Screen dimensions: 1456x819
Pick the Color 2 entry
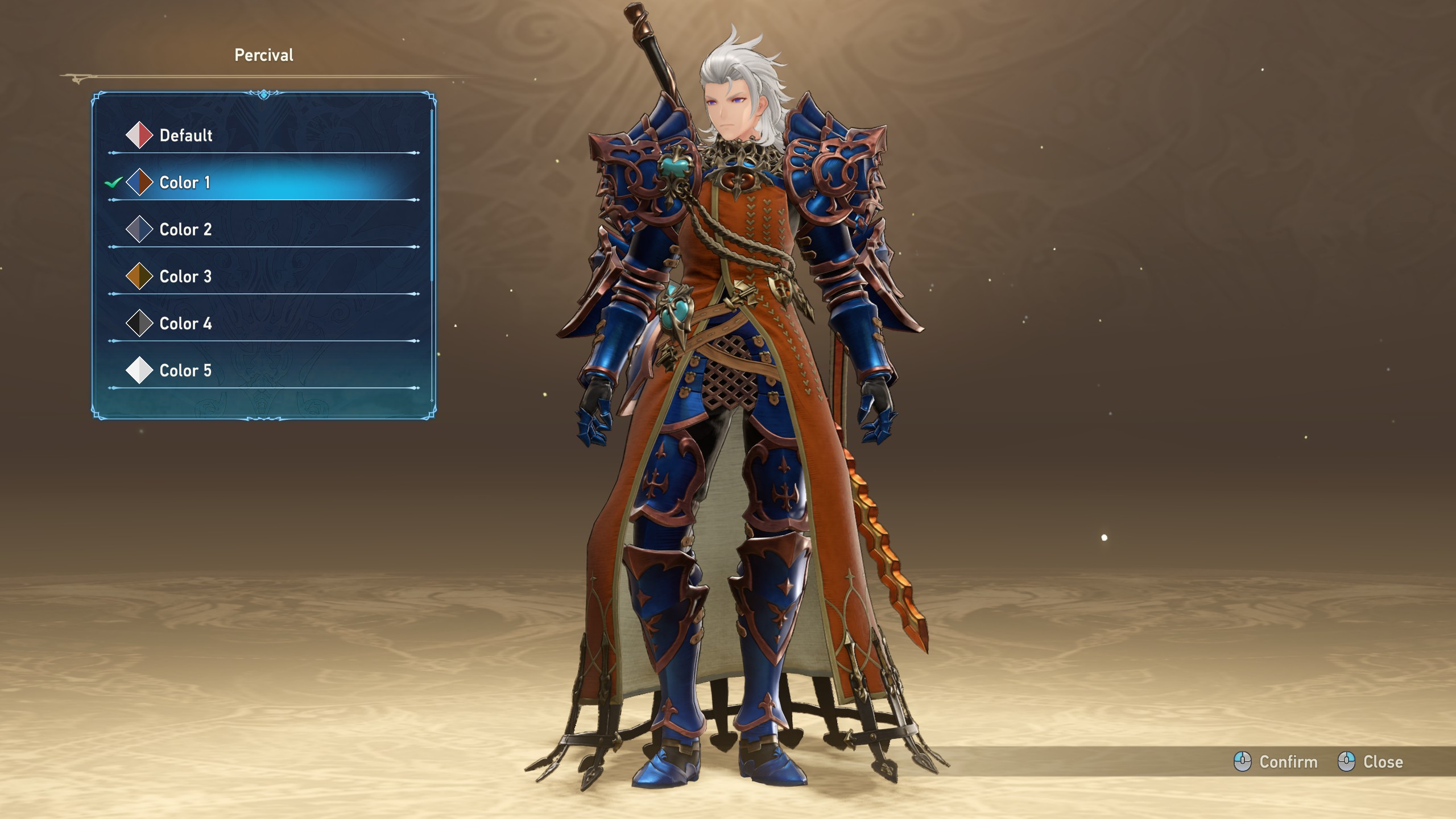(x=185, y=230)
